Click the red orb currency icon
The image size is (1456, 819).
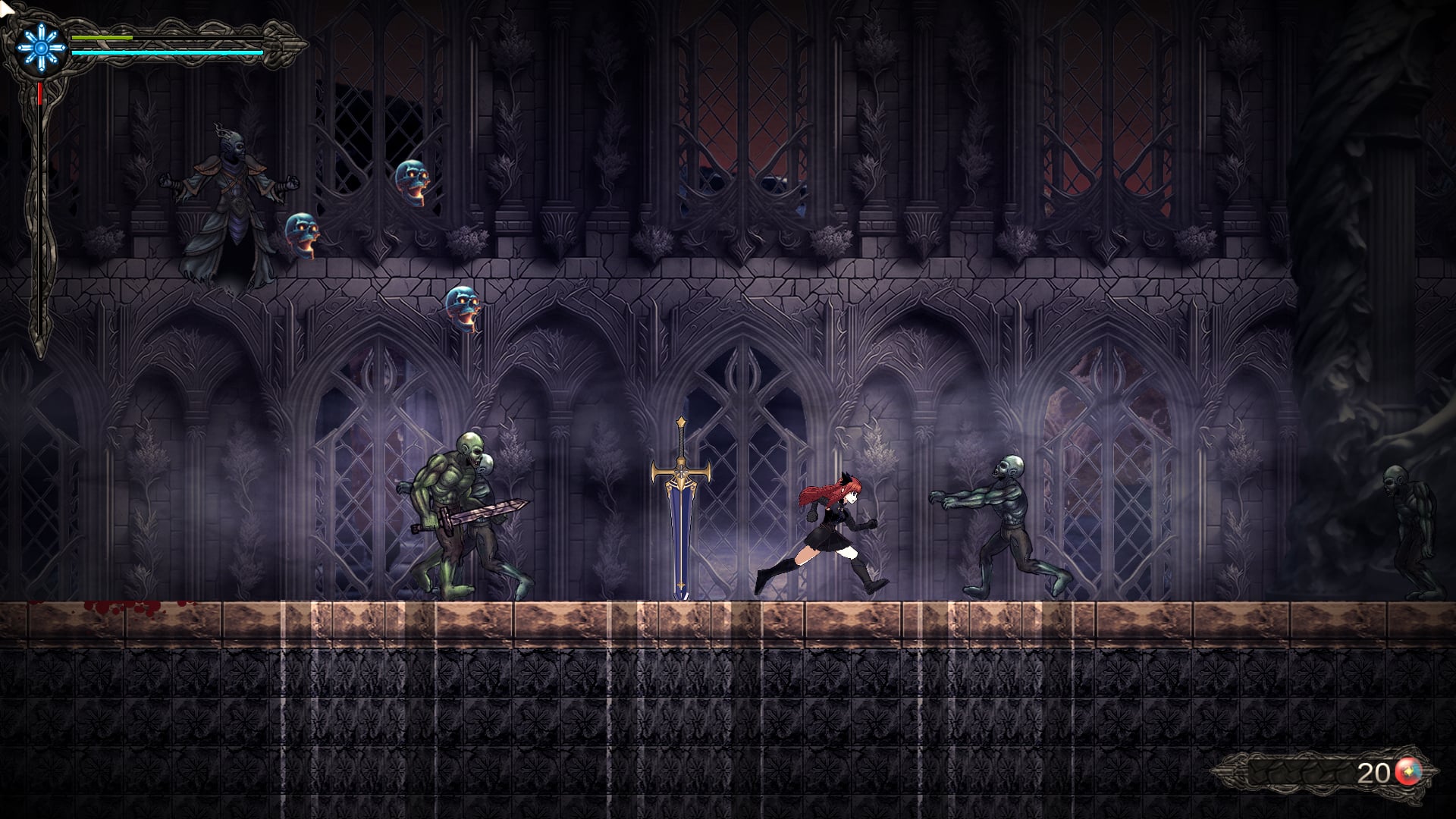coord(1408,772)
